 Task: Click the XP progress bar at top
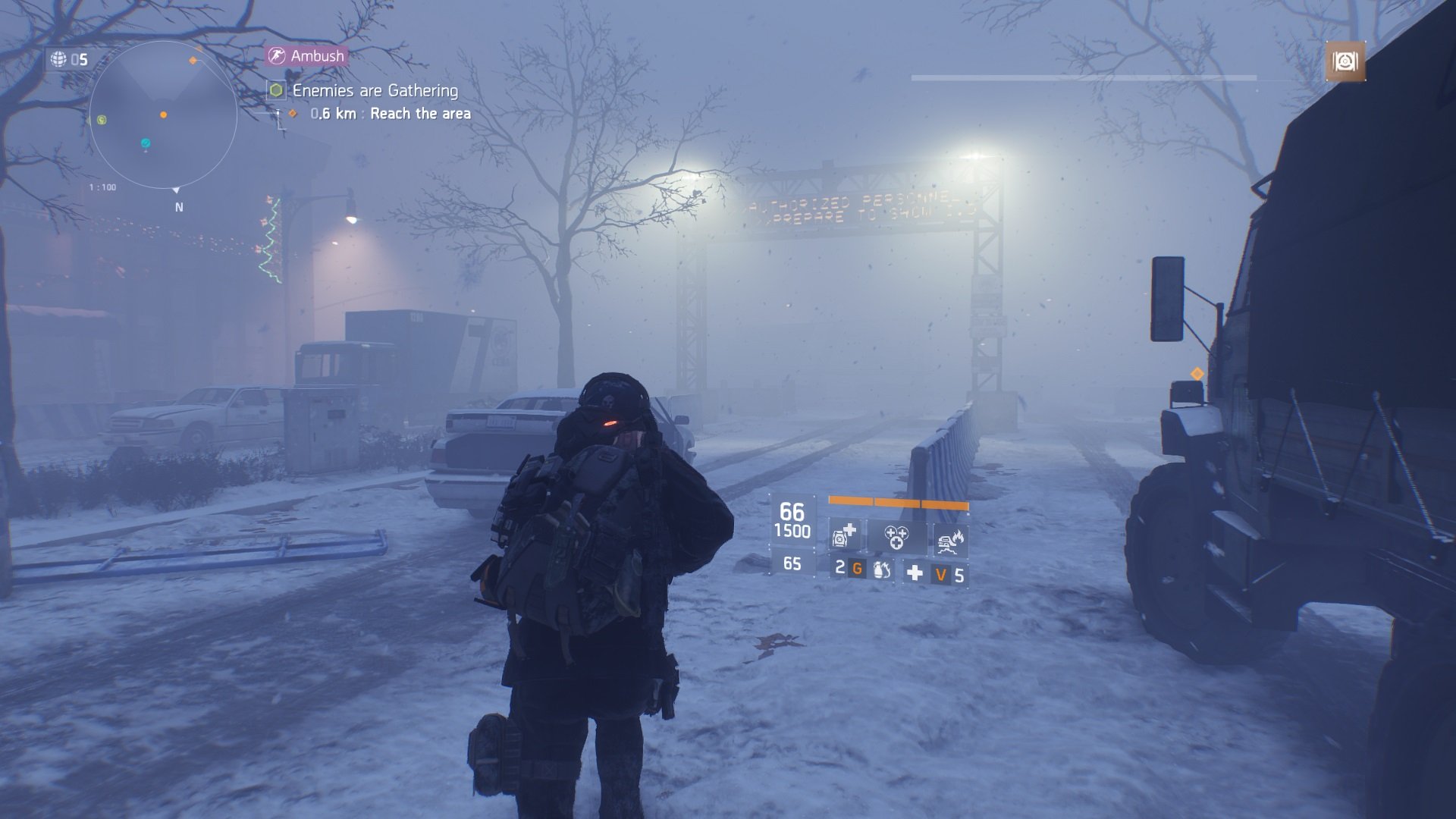point(1084,75)
